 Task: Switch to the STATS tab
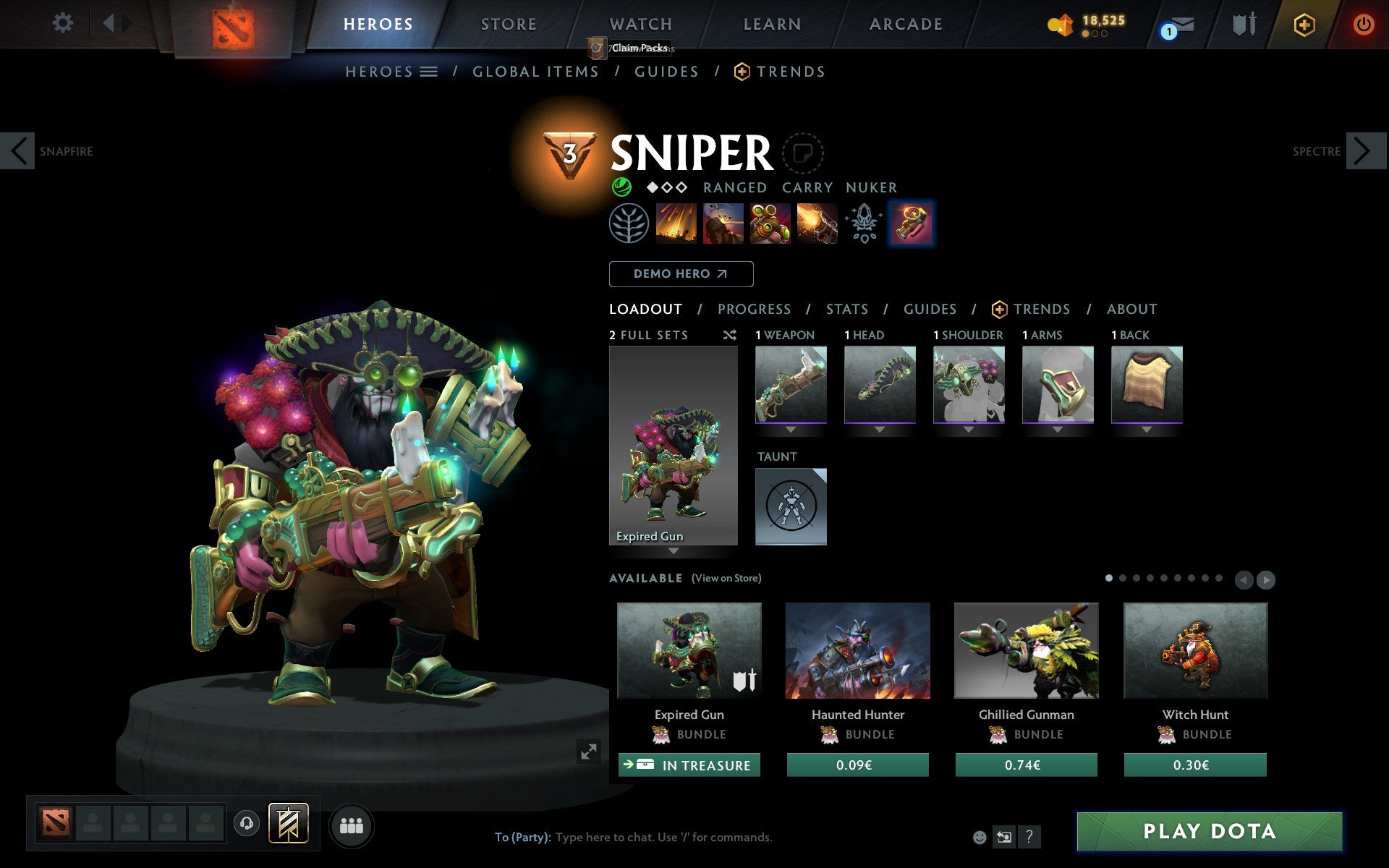click(x=846, y=309)
